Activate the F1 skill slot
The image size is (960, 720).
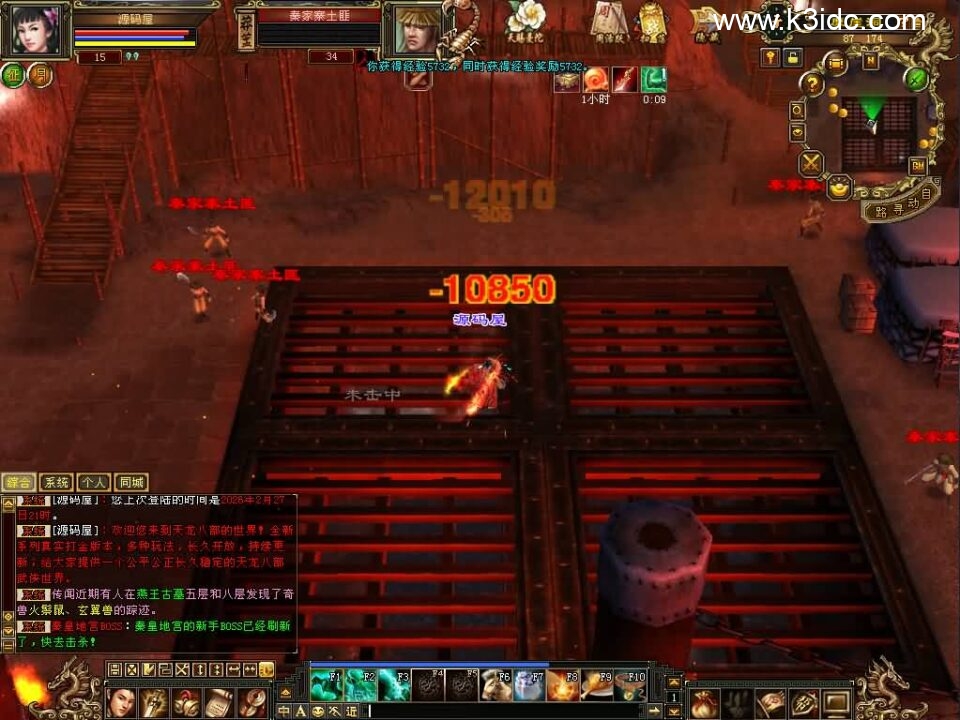pyautogui.click(x=326, y=685)
